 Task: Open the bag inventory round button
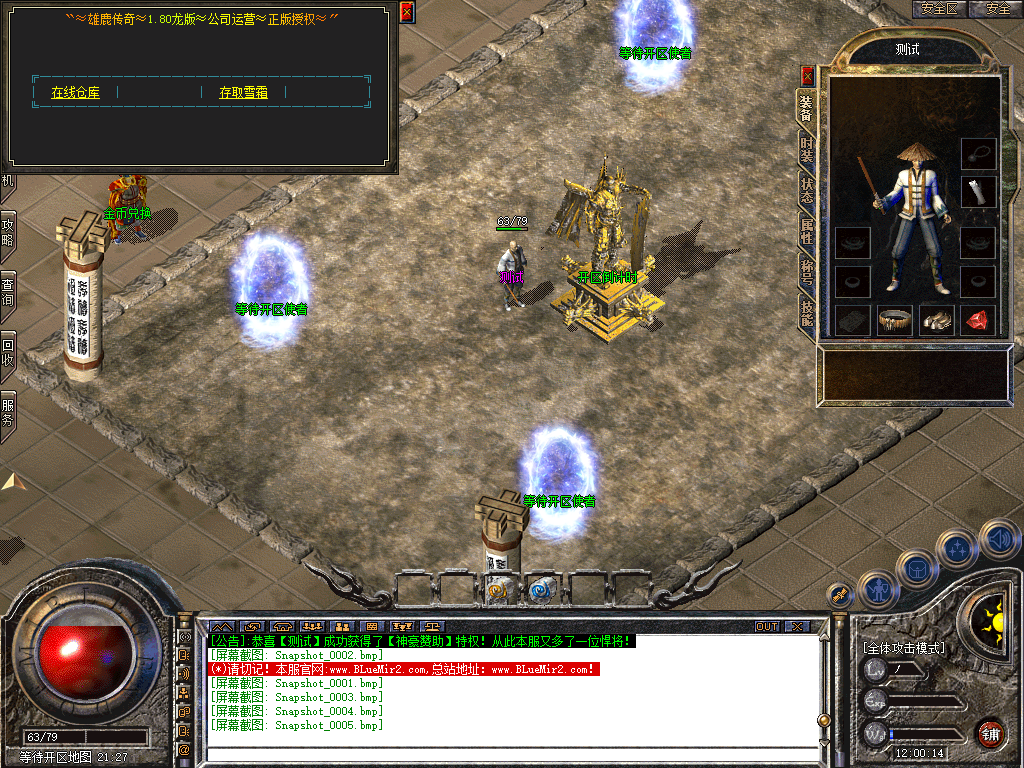(x=916, y=569)
